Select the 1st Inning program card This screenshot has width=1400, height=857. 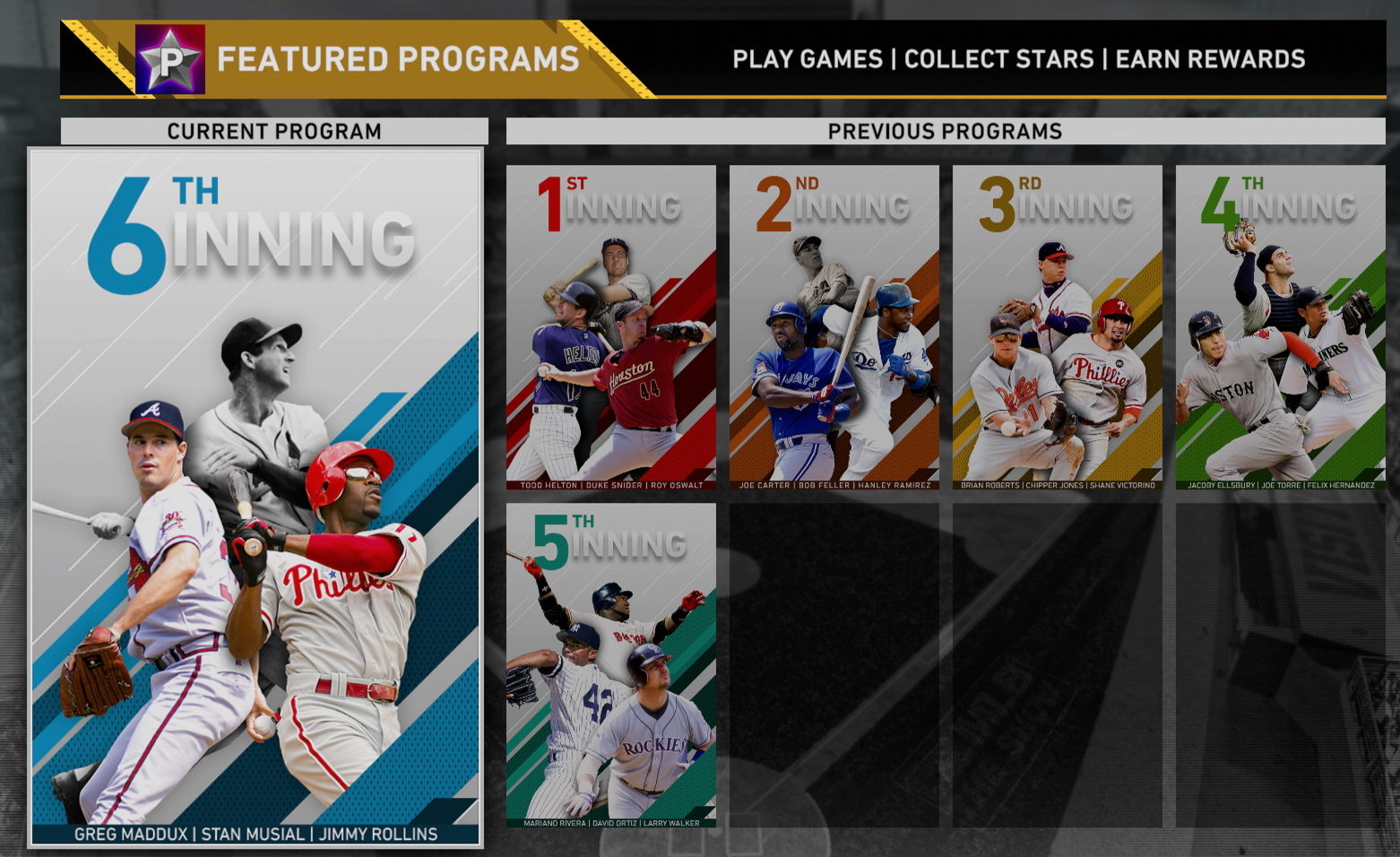click(x=611, y=327)
